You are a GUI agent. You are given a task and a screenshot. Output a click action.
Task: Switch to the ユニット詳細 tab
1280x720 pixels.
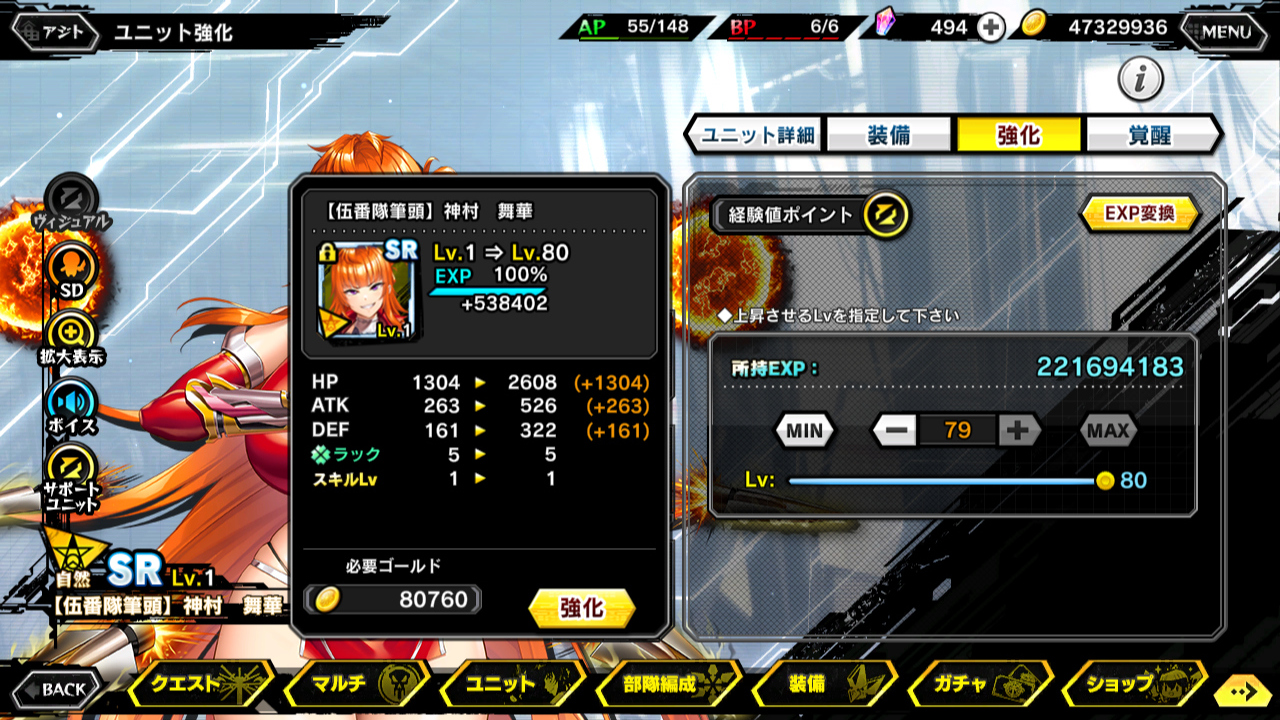pyautogui.click(x=758, y=135)
